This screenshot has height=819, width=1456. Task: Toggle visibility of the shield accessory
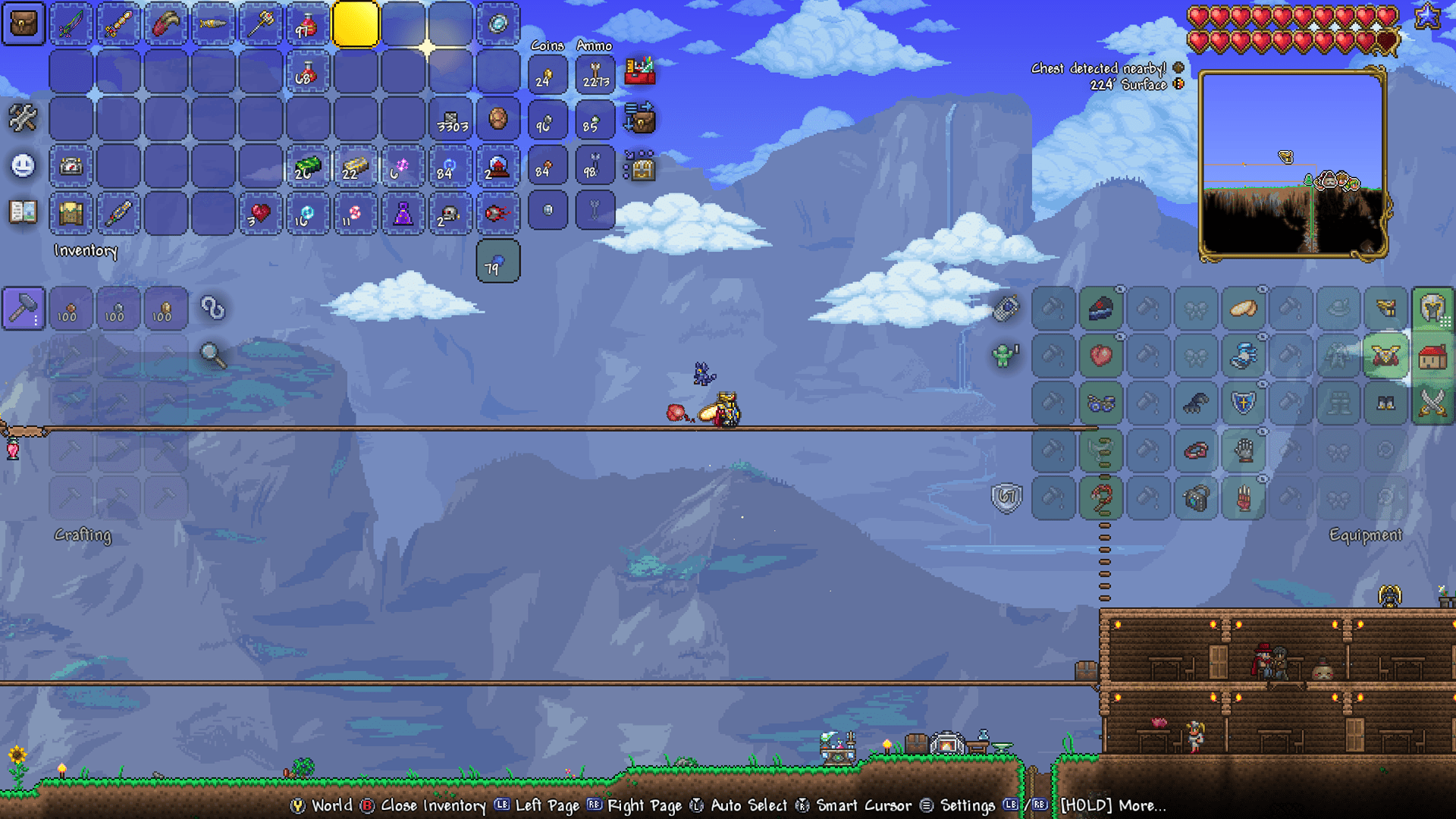[x=1261, y=384]
